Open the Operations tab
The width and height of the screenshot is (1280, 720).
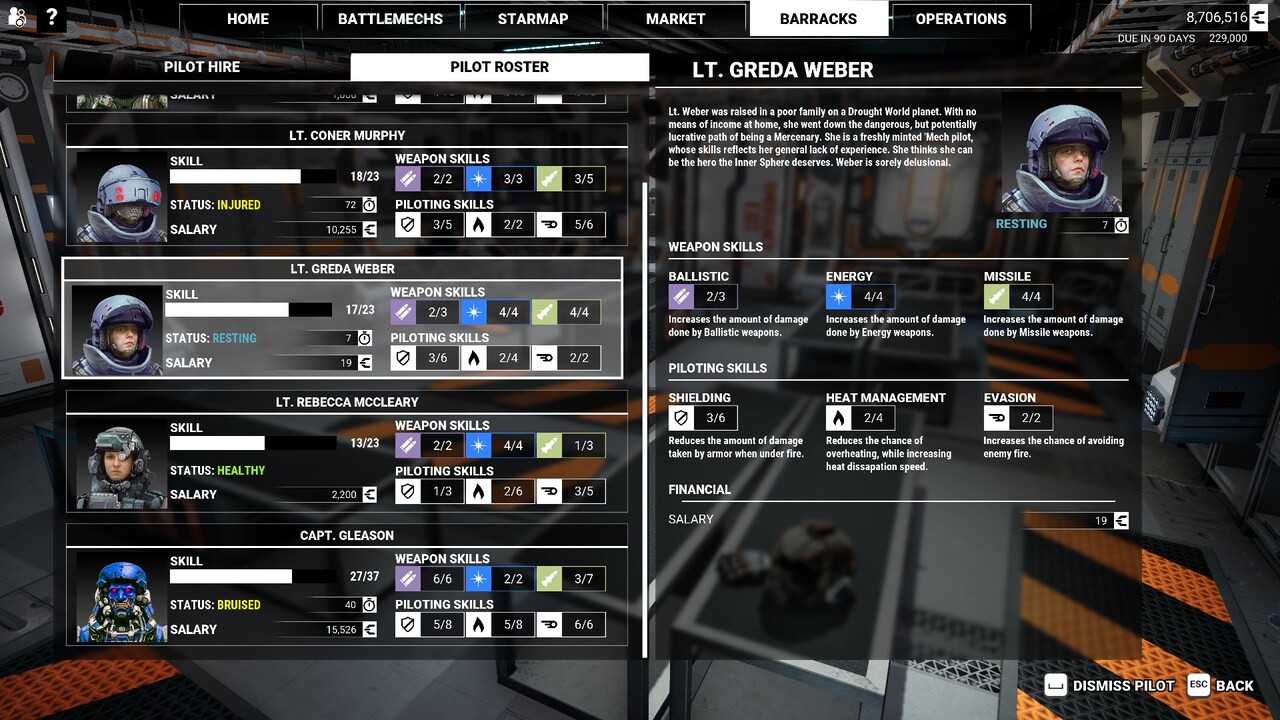[960, 19]
